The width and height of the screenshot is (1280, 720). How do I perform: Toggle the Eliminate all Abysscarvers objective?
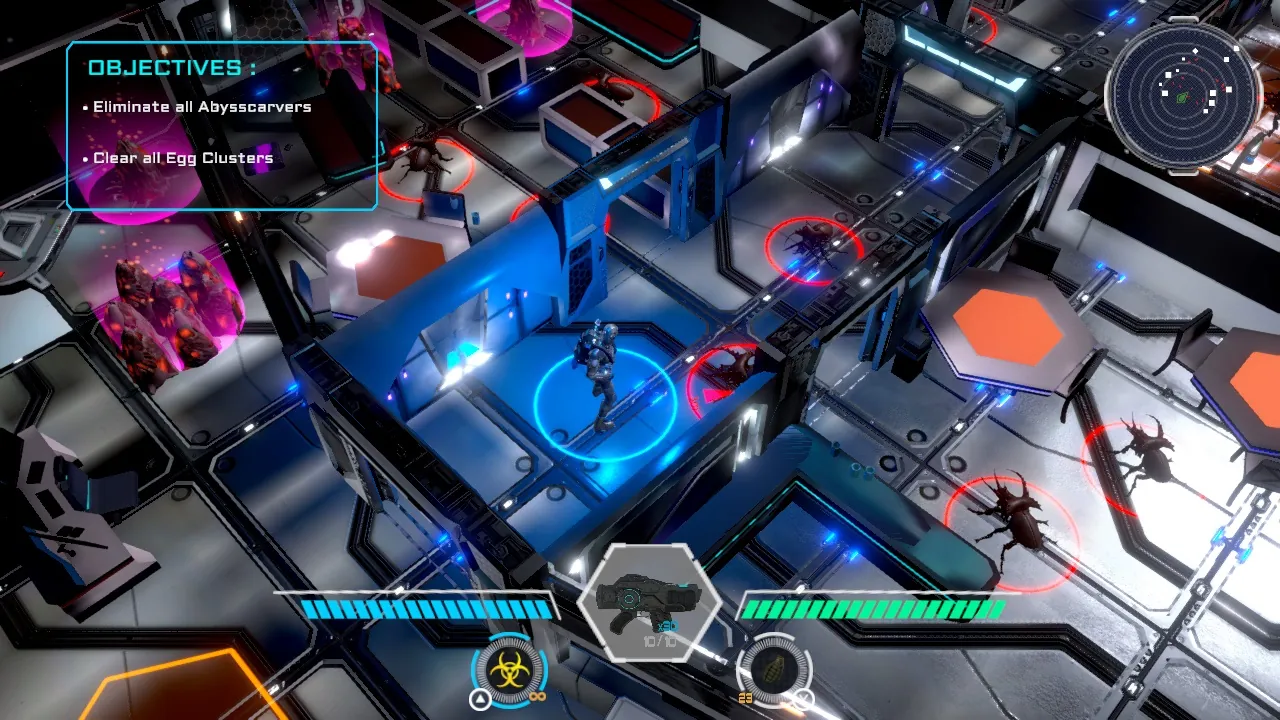click(201, 106)
